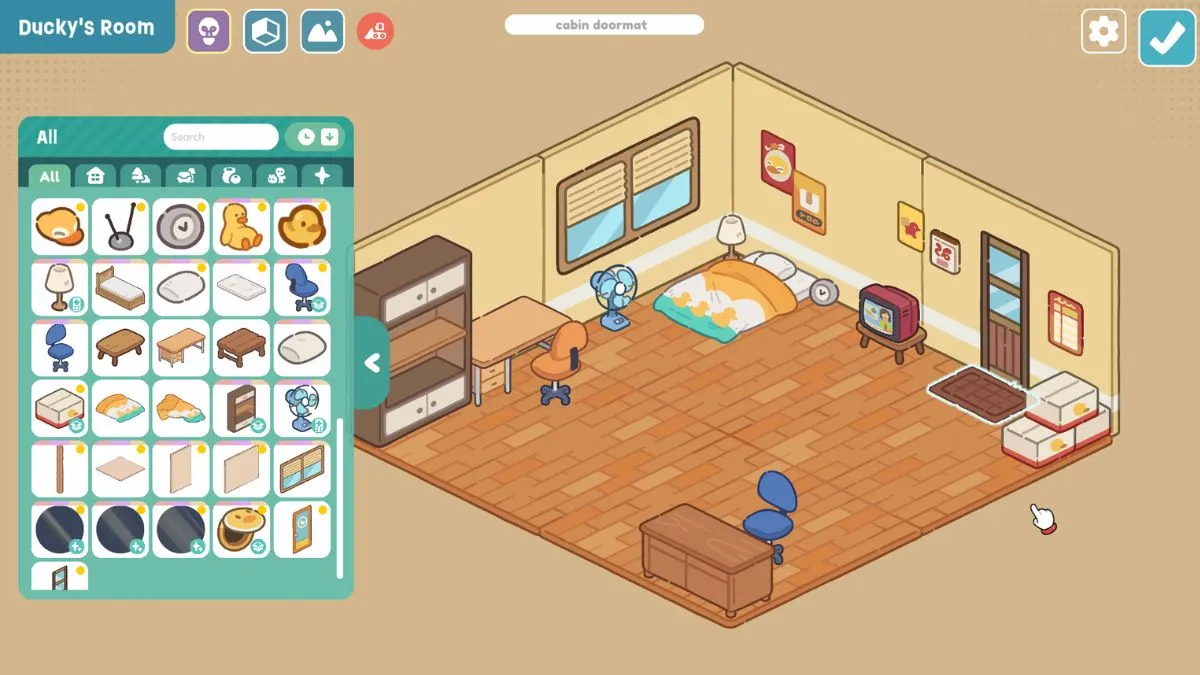1200x675 pixels.
Task: Switch to the sparkle category tab
Action: [x=322, y=176]
